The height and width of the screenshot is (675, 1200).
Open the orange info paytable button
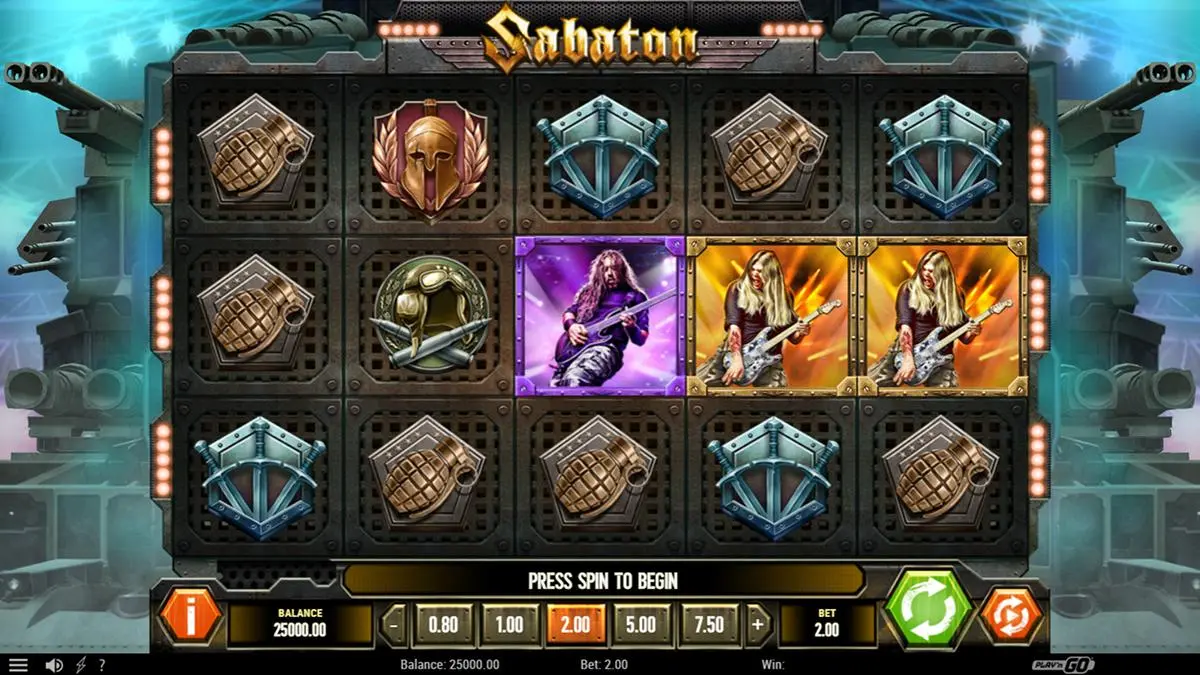189,616
